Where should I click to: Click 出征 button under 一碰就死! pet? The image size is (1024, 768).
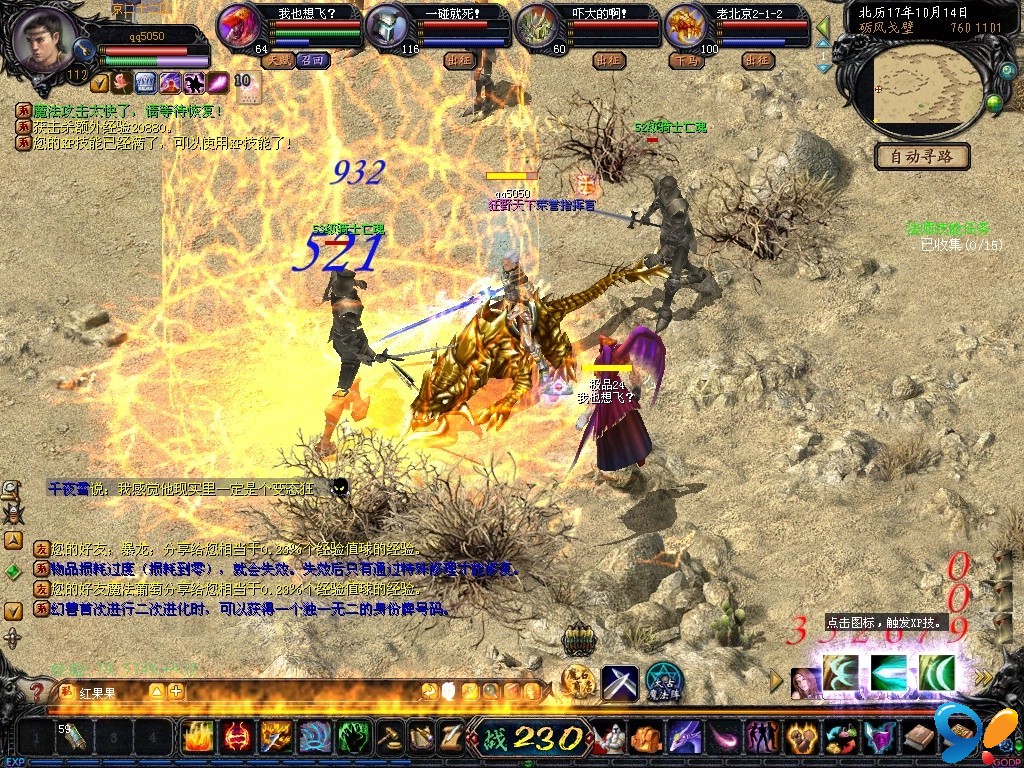click(459, 60)
